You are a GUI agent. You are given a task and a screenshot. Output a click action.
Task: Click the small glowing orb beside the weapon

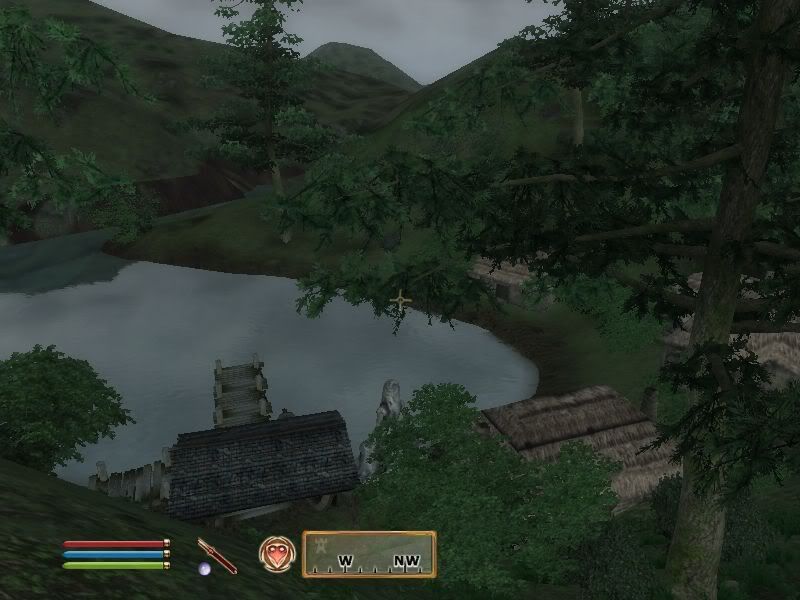pyautogui.click(x=204, y=569)
